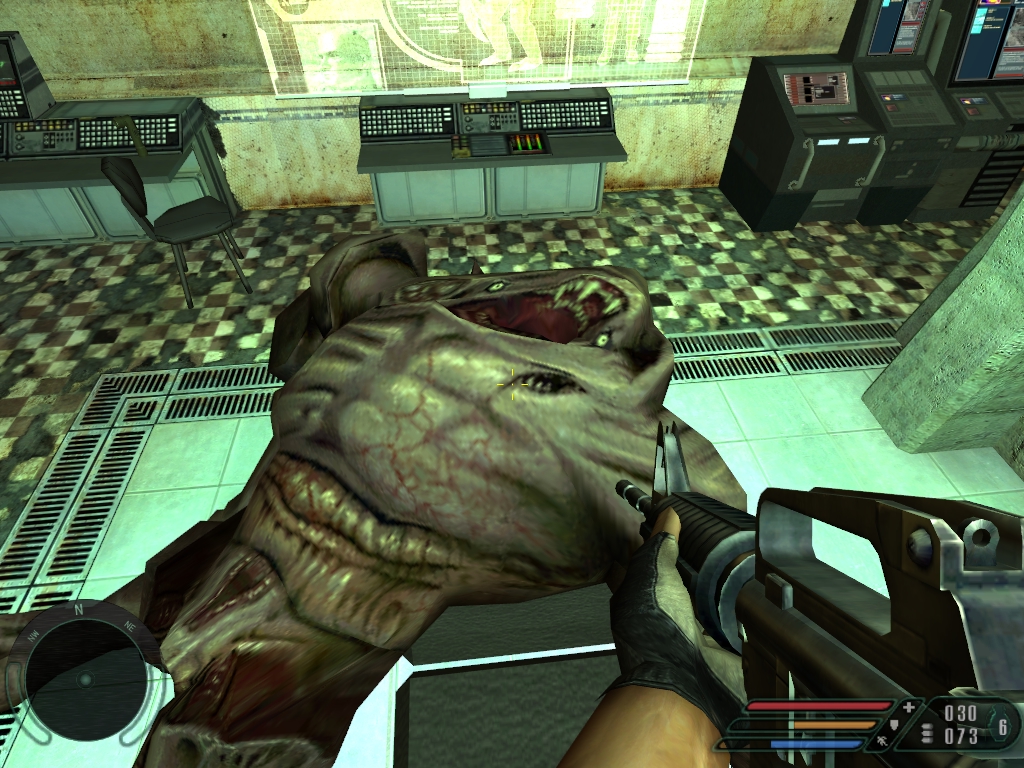
Task: Click the white health cross icon
Action: click(909, 708)
